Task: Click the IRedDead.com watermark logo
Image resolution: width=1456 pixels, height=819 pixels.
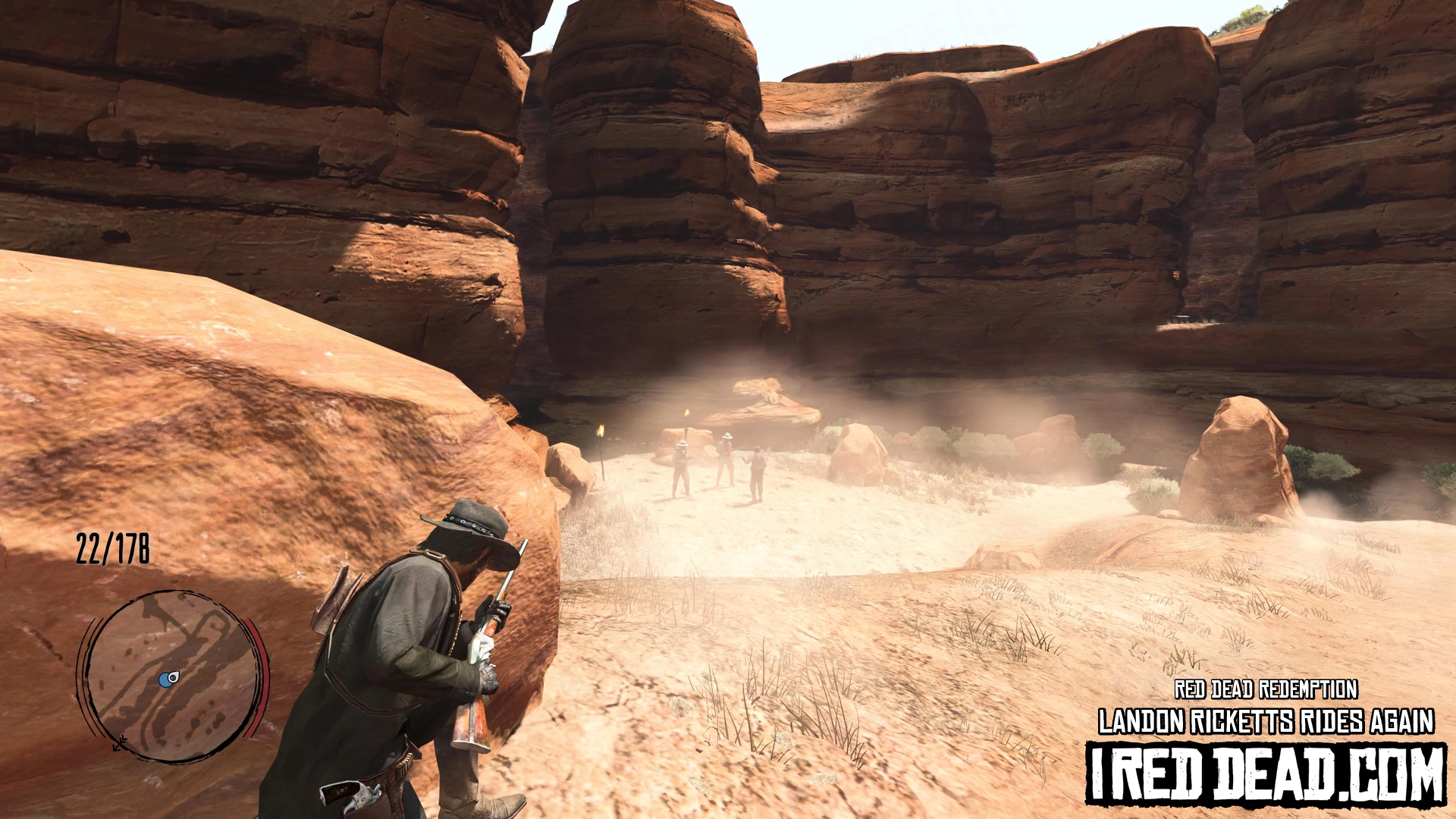Action: 1265,773
